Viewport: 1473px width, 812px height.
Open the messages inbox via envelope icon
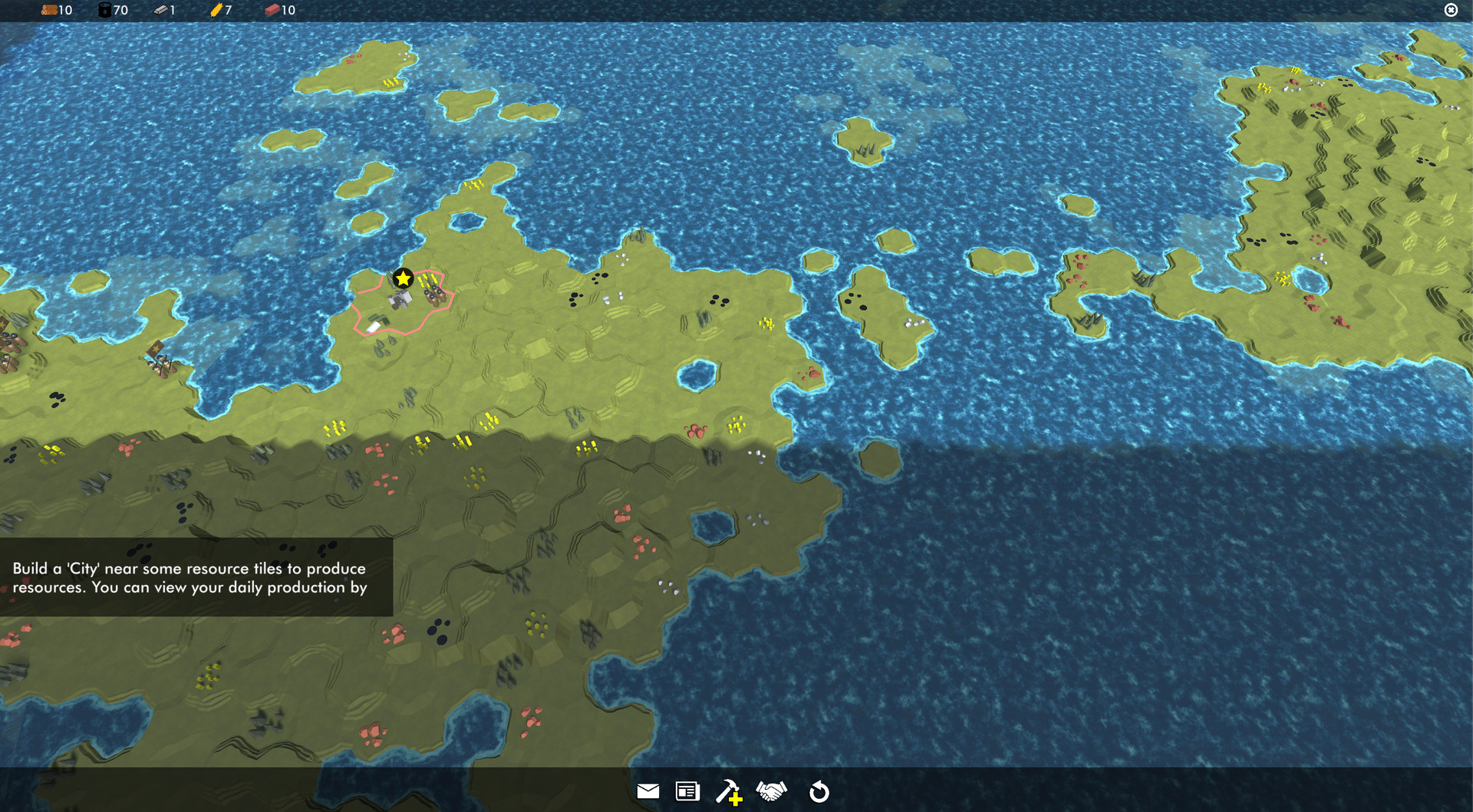coord(649,791)
